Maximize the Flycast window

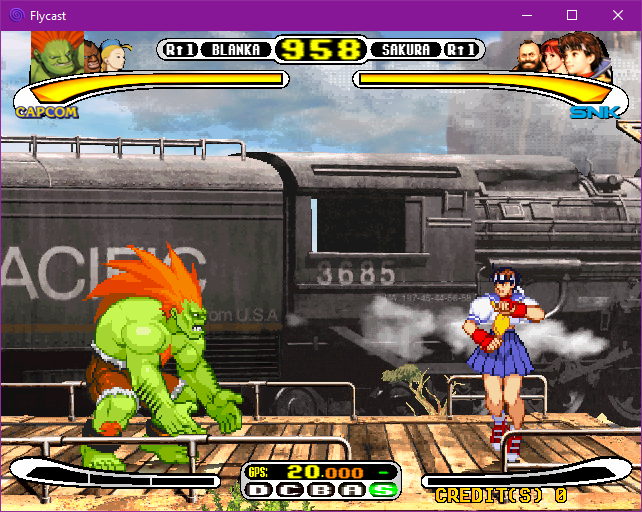coord(572,15)
